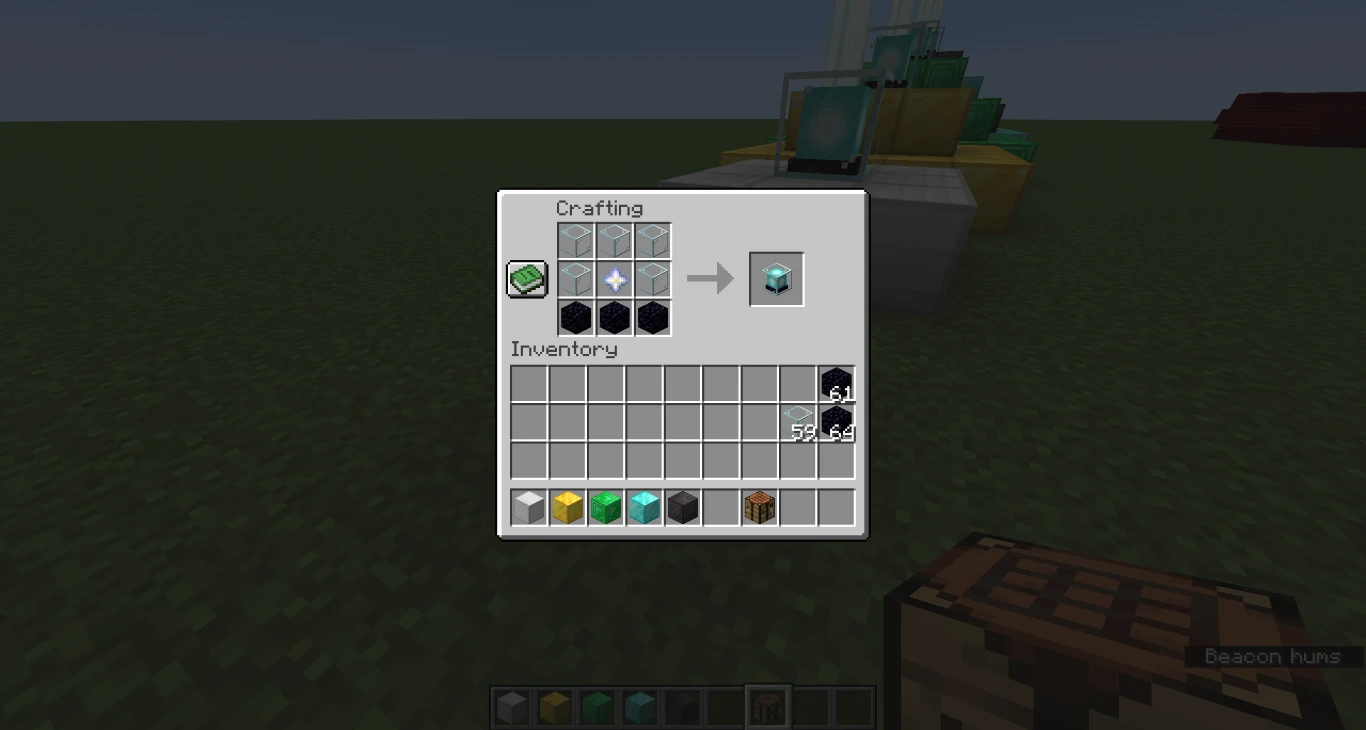Select the diamond block in hotbar
1366x730 pixels.
tap(643, 508)
